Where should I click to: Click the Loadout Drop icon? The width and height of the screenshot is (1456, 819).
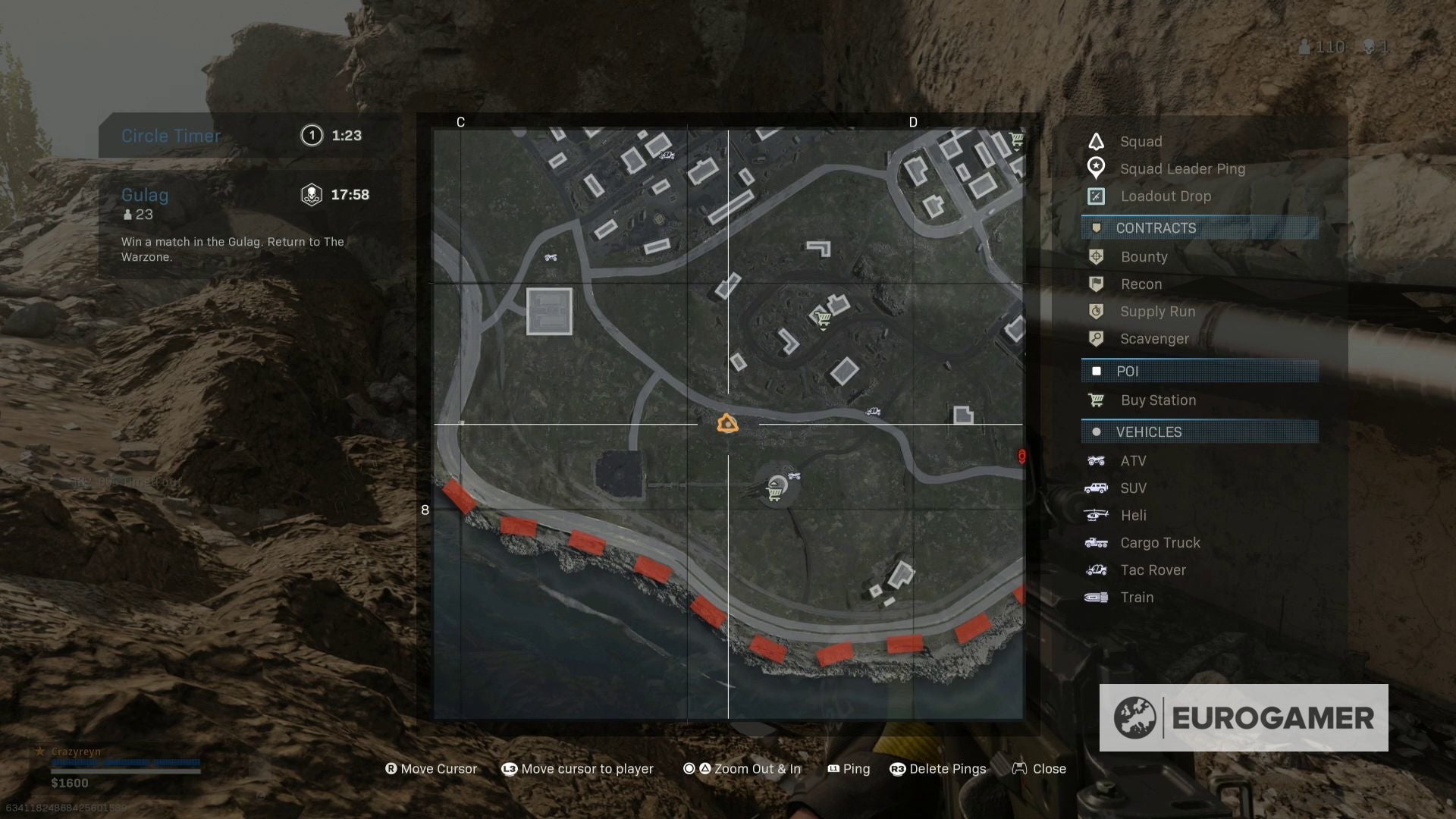[x=1097, y=196]
